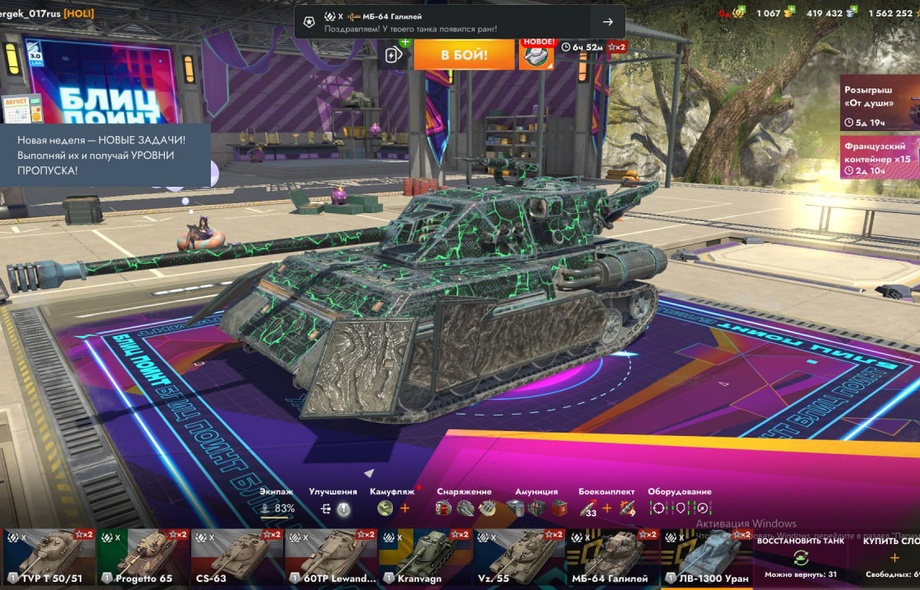920x590 pixels.
Task: Open the rank notification arrow
Action: click(x=607, y=22)
